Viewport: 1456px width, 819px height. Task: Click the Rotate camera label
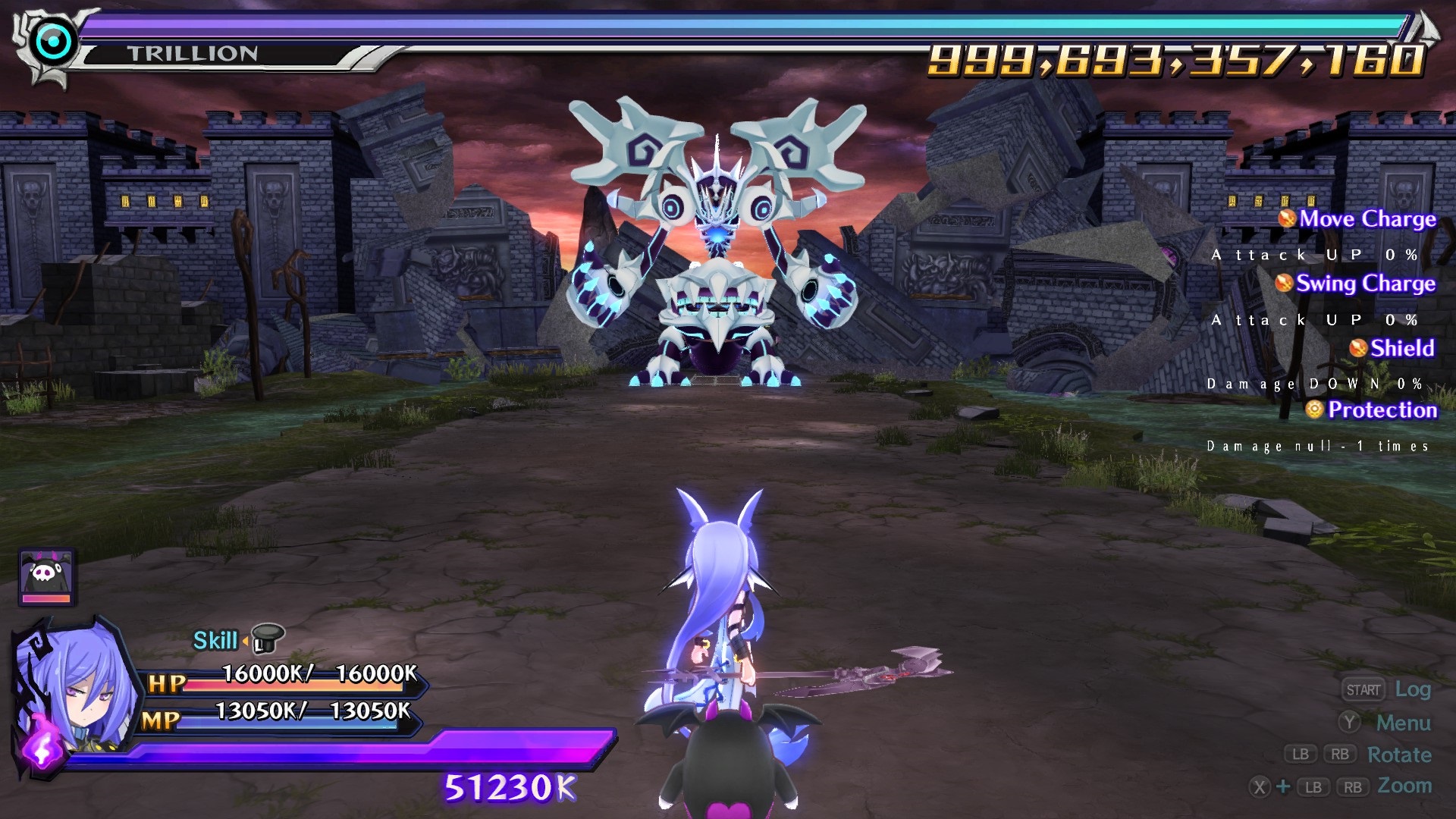click(x=1399, y=755)
